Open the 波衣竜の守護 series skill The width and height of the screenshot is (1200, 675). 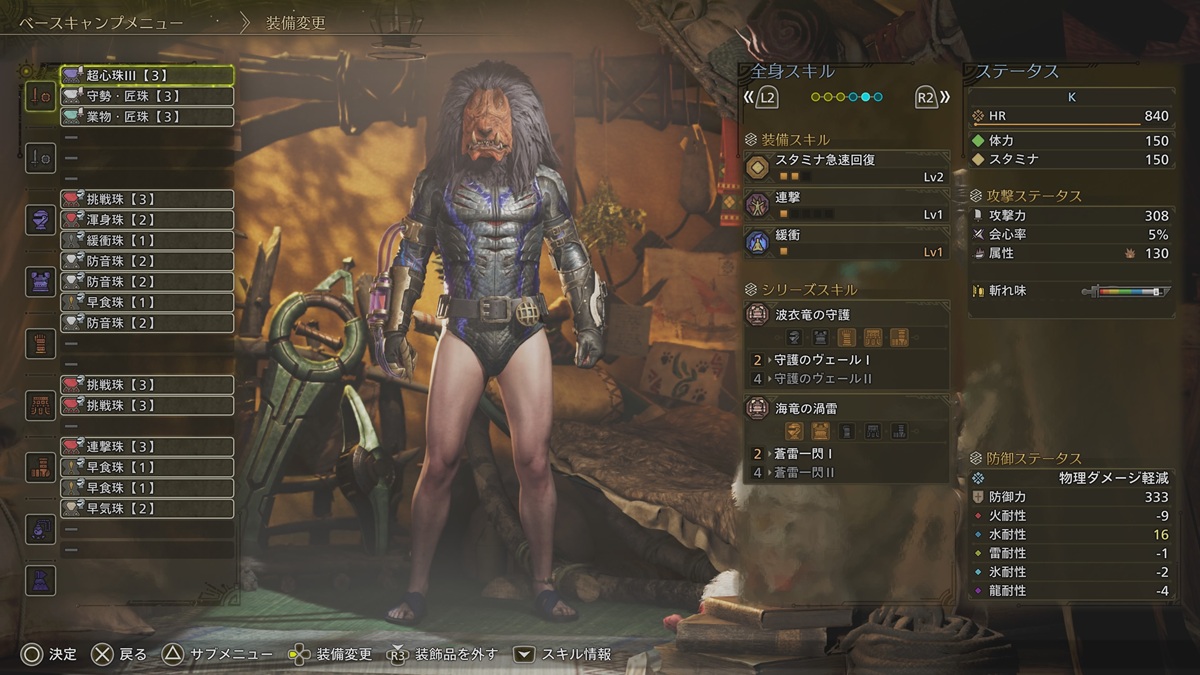(847, 314)
